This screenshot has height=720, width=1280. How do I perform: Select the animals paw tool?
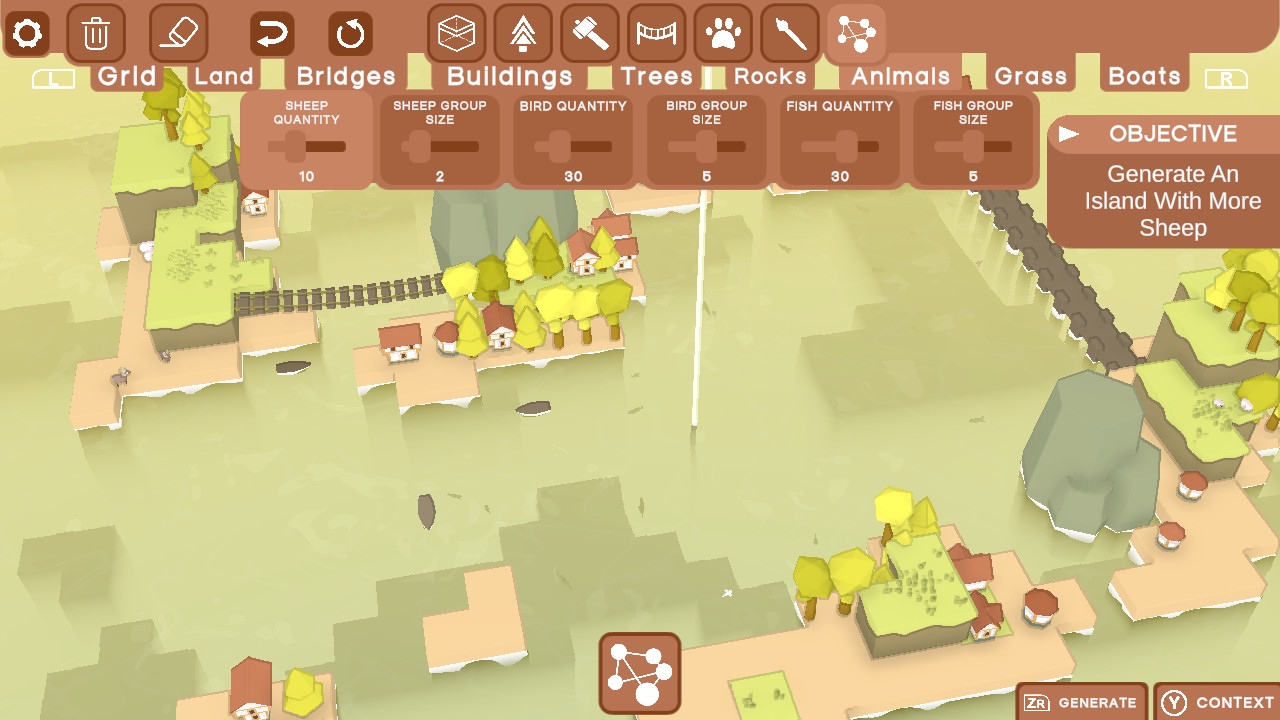(722, 32)
